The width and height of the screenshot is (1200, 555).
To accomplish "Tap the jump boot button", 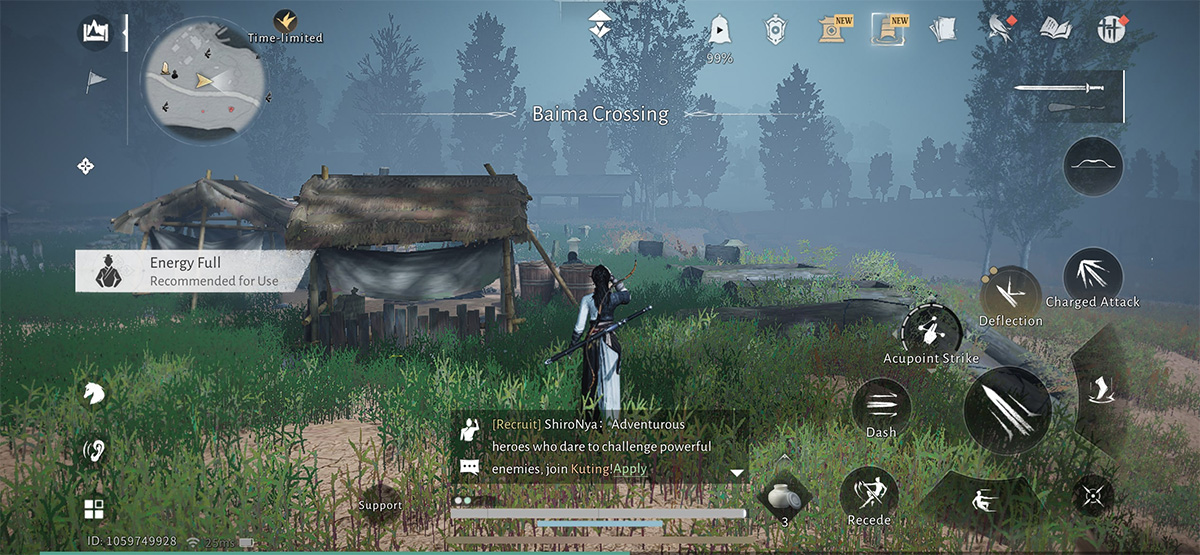I will pos(1097,390).
